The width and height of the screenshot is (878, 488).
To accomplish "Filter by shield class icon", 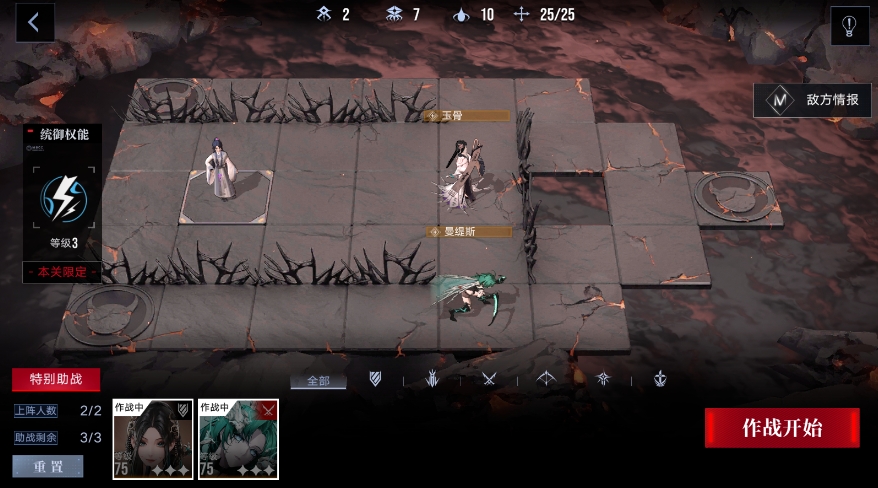I will click(x=376, y=379).
